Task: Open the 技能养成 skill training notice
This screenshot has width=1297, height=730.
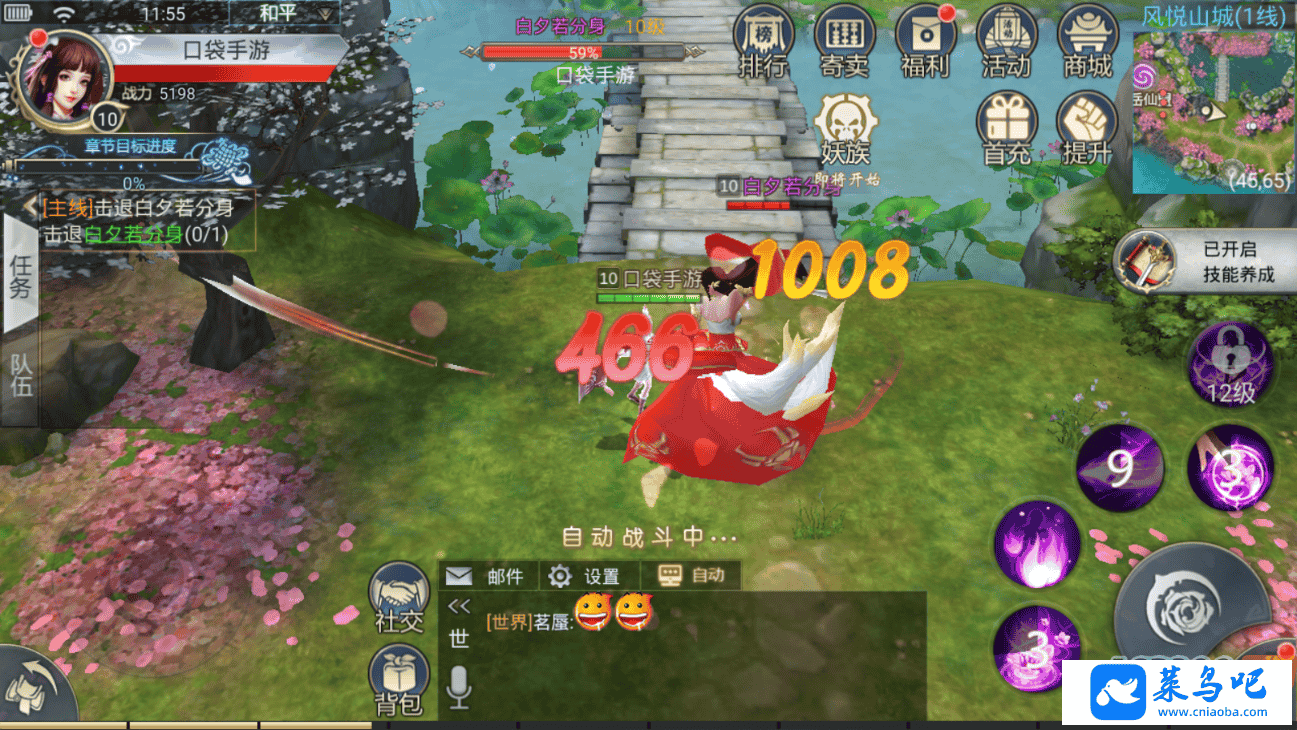Action: tap(1203, 262)
